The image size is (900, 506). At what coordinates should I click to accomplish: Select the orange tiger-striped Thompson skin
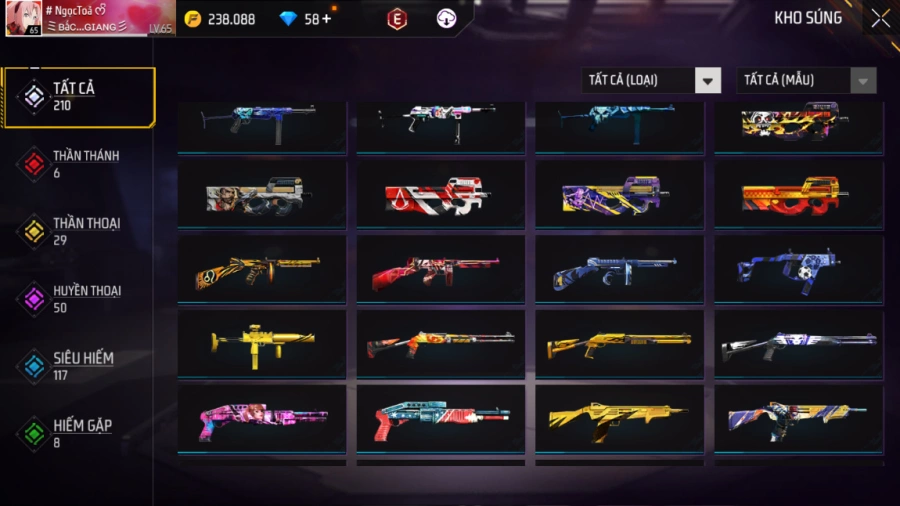coord(262,269)
